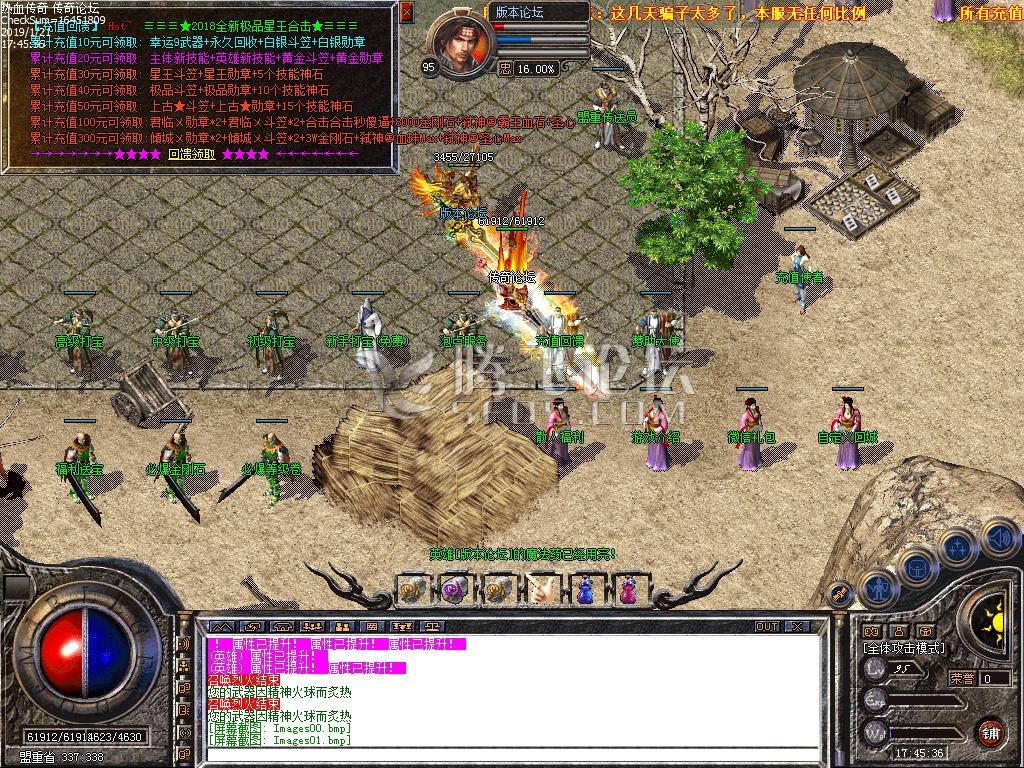Open the bag round button
Viewport: 1024px width, 768px height.
click(916, 567)
